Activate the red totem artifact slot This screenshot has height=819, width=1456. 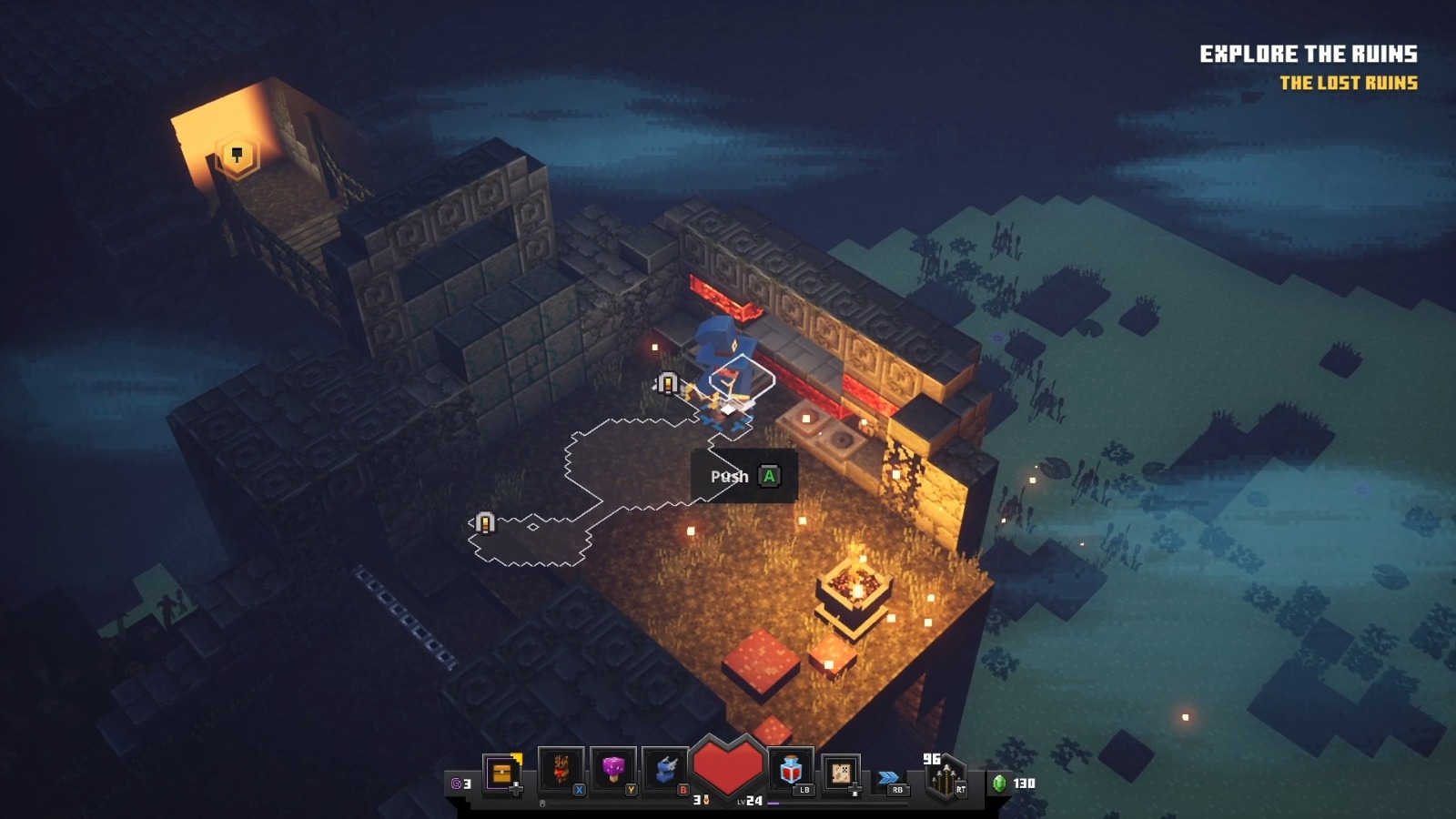click(x=561, y=771)
